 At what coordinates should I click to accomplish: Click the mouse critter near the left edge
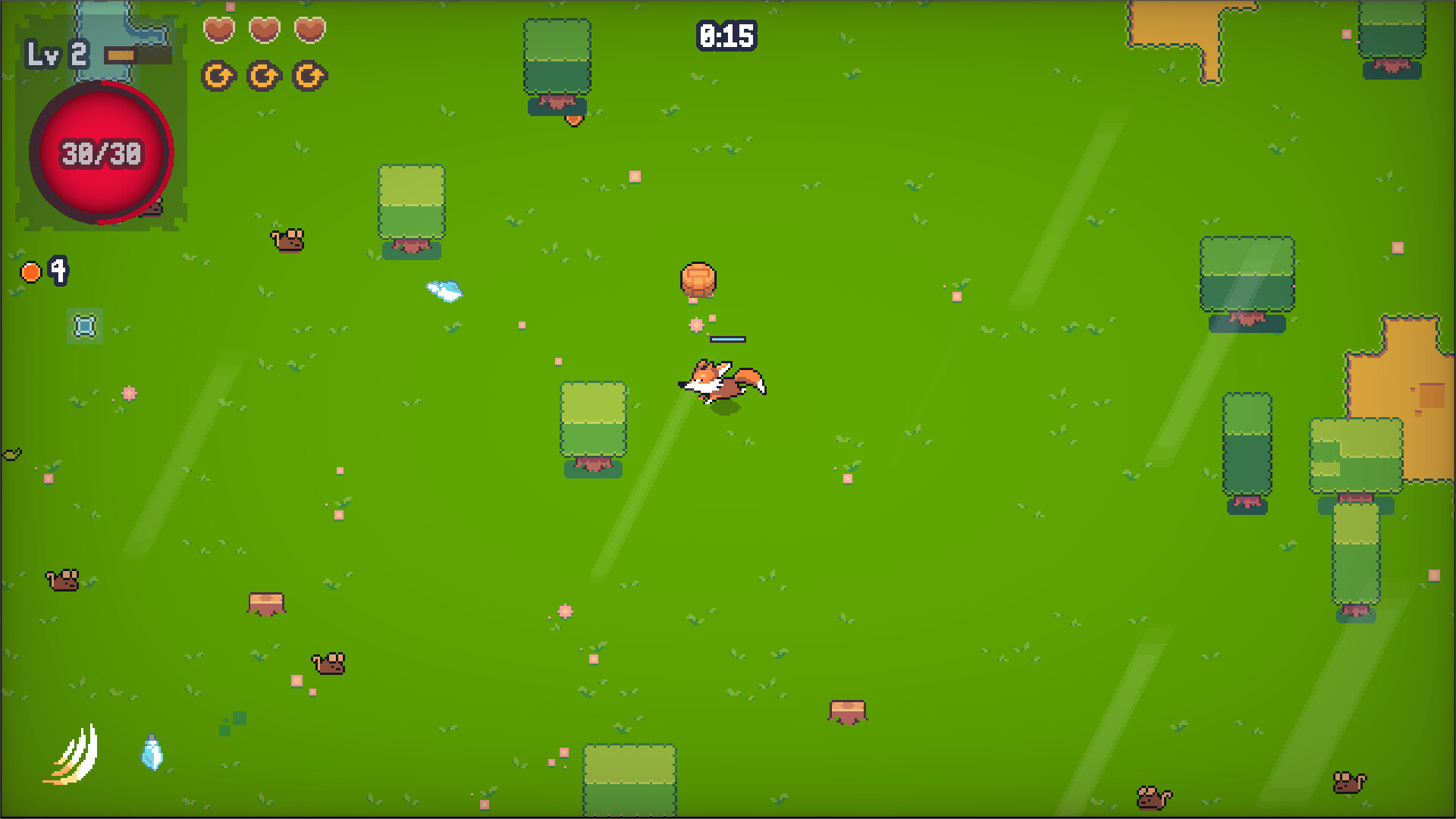[61, 580]
